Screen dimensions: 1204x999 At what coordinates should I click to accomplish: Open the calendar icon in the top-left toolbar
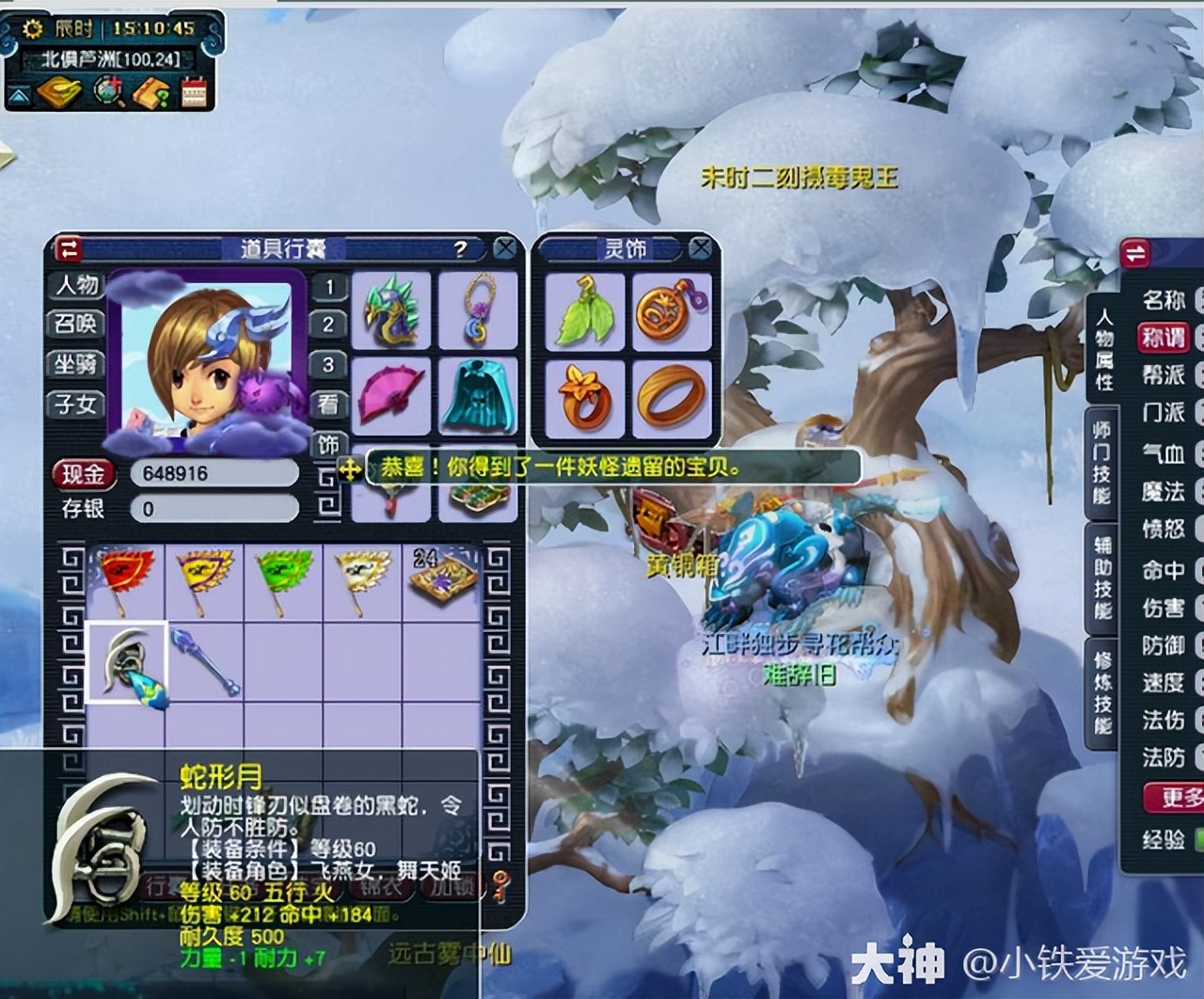point(193,91)
